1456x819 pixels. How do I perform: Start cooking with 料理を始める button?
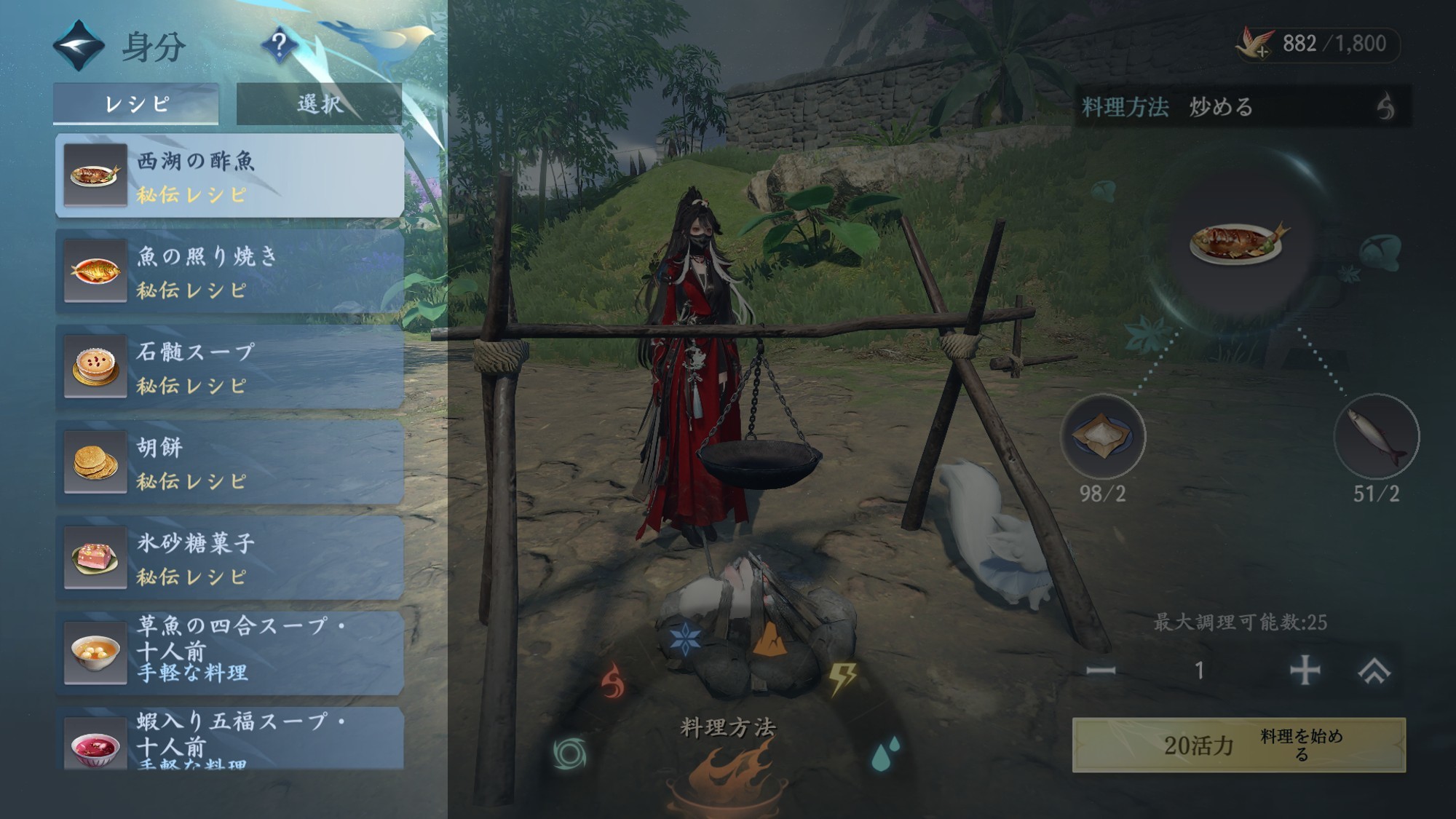point(1238,745)
